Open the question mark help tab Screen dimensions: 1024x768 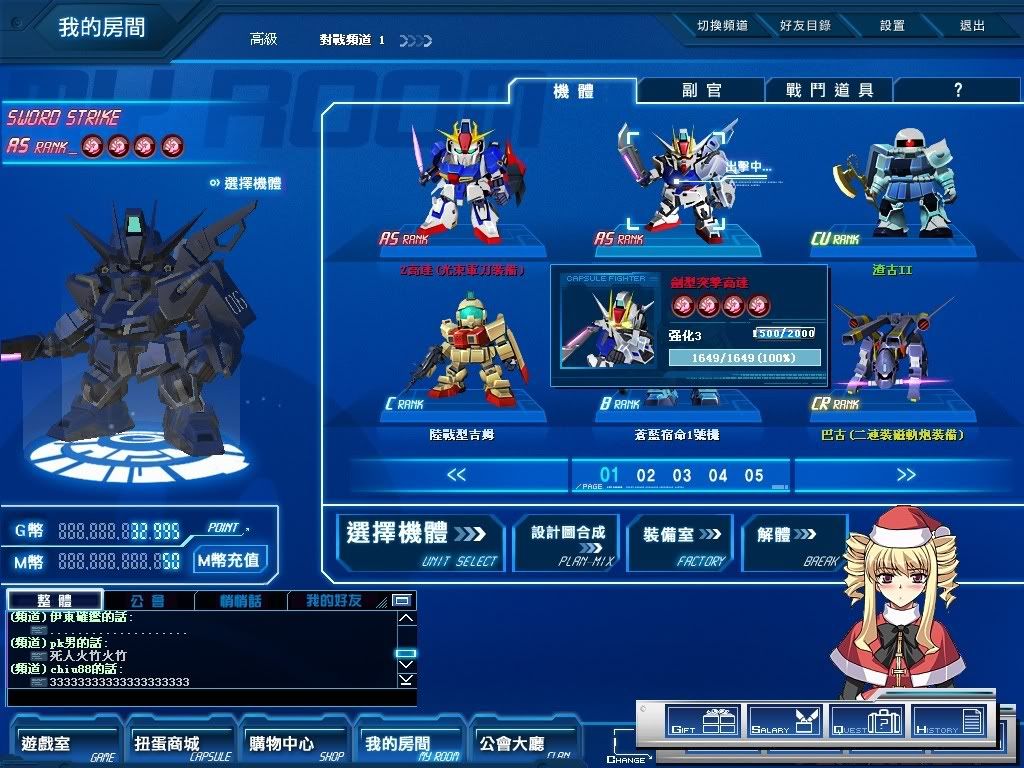click(957, 90)
